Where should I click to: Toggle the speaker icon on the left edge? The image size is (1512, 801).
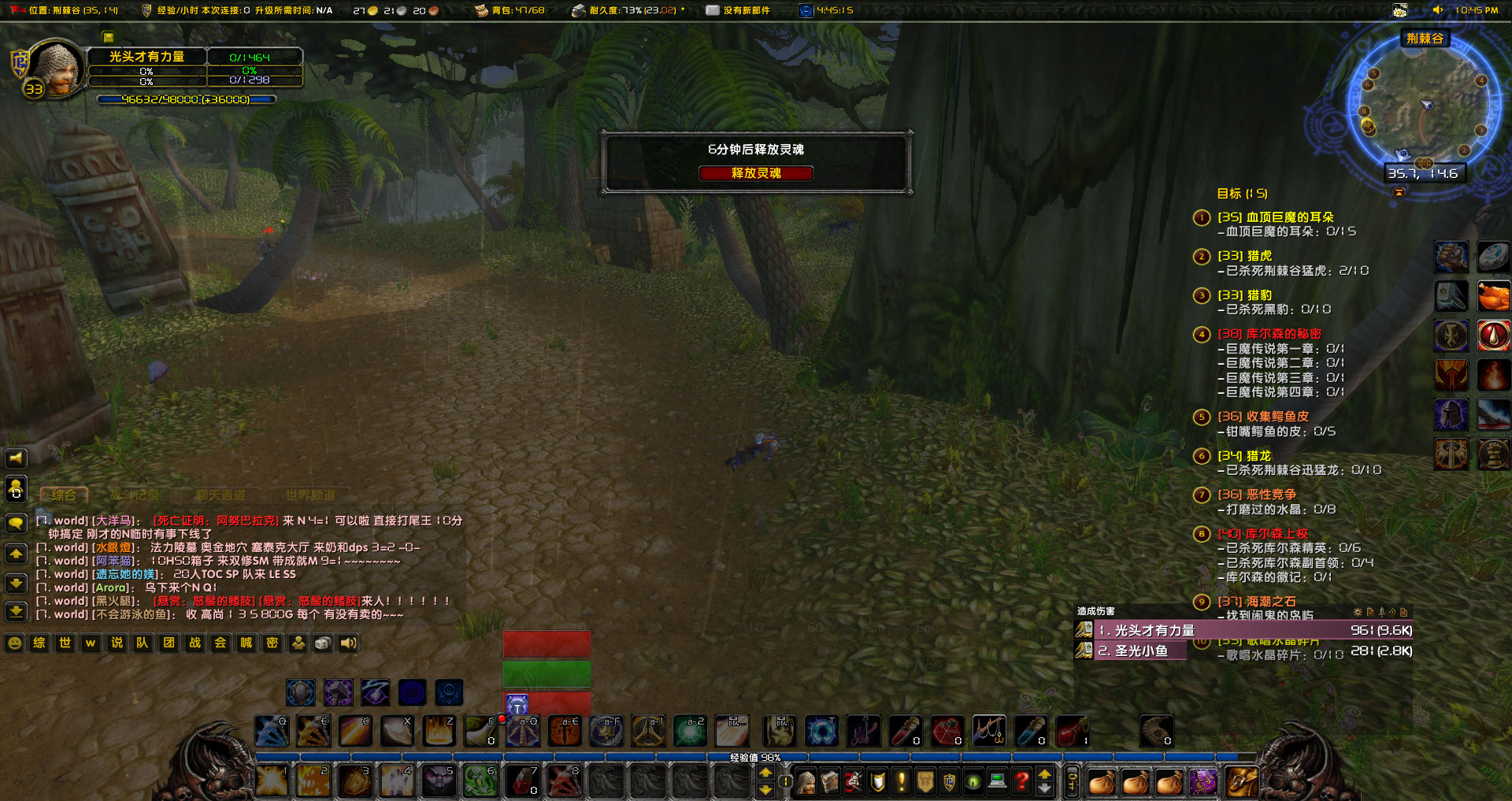click(x=15, y=458)
